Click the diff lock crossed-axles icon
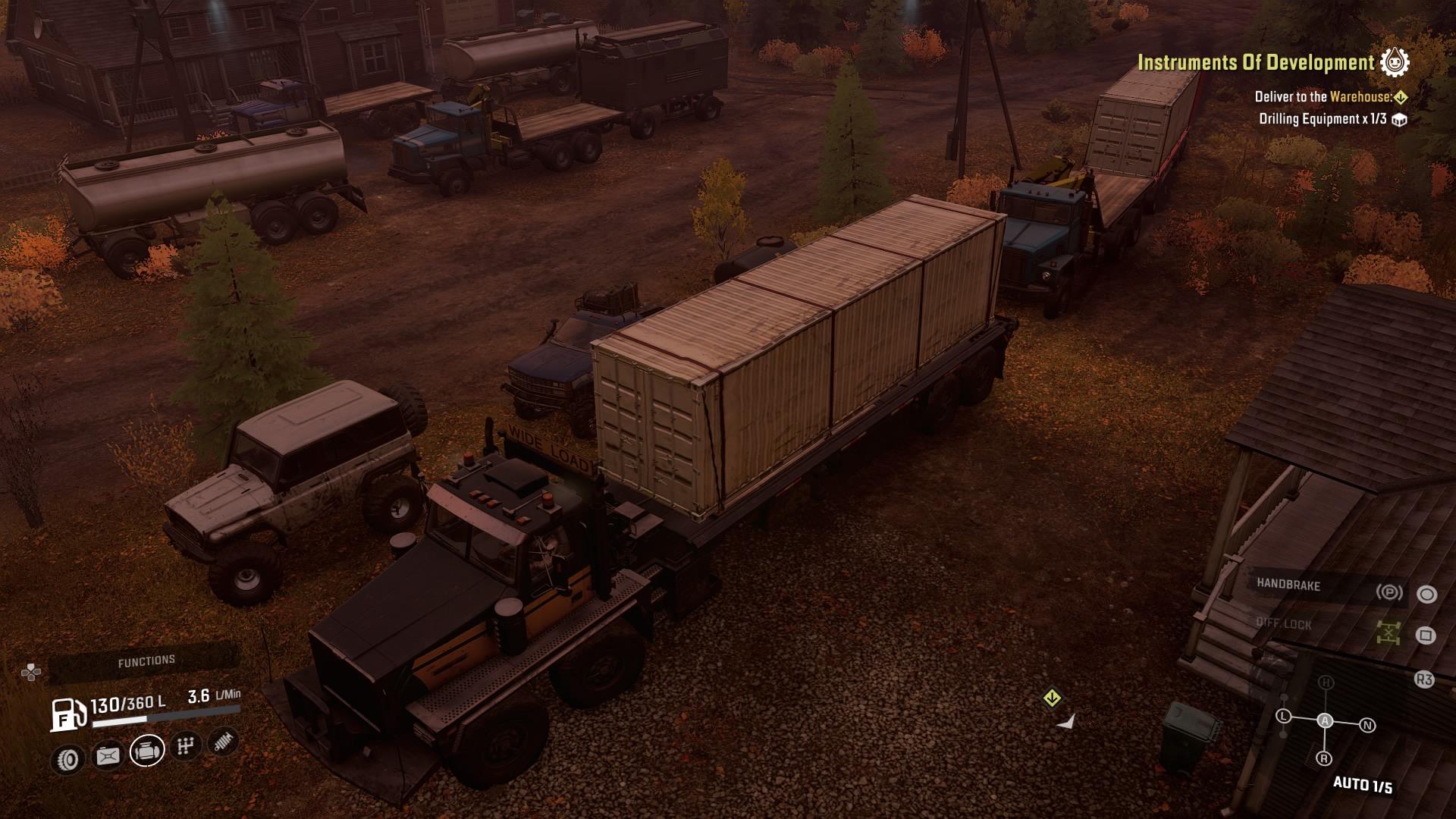Image resolution: width=1456 pixels, height=819 pixels. 1388,632
